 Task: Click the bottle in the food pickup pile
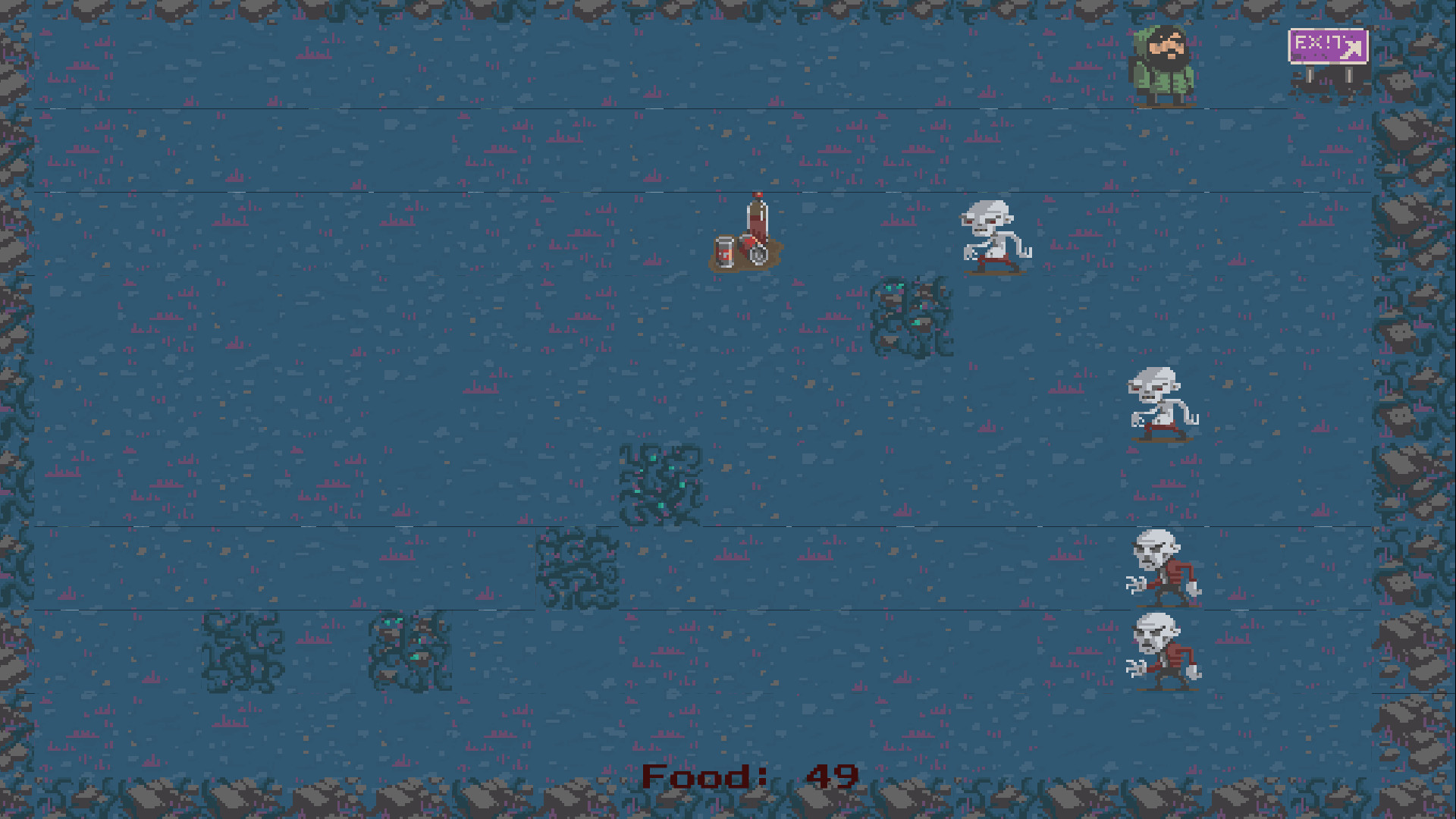pos(756,220)
